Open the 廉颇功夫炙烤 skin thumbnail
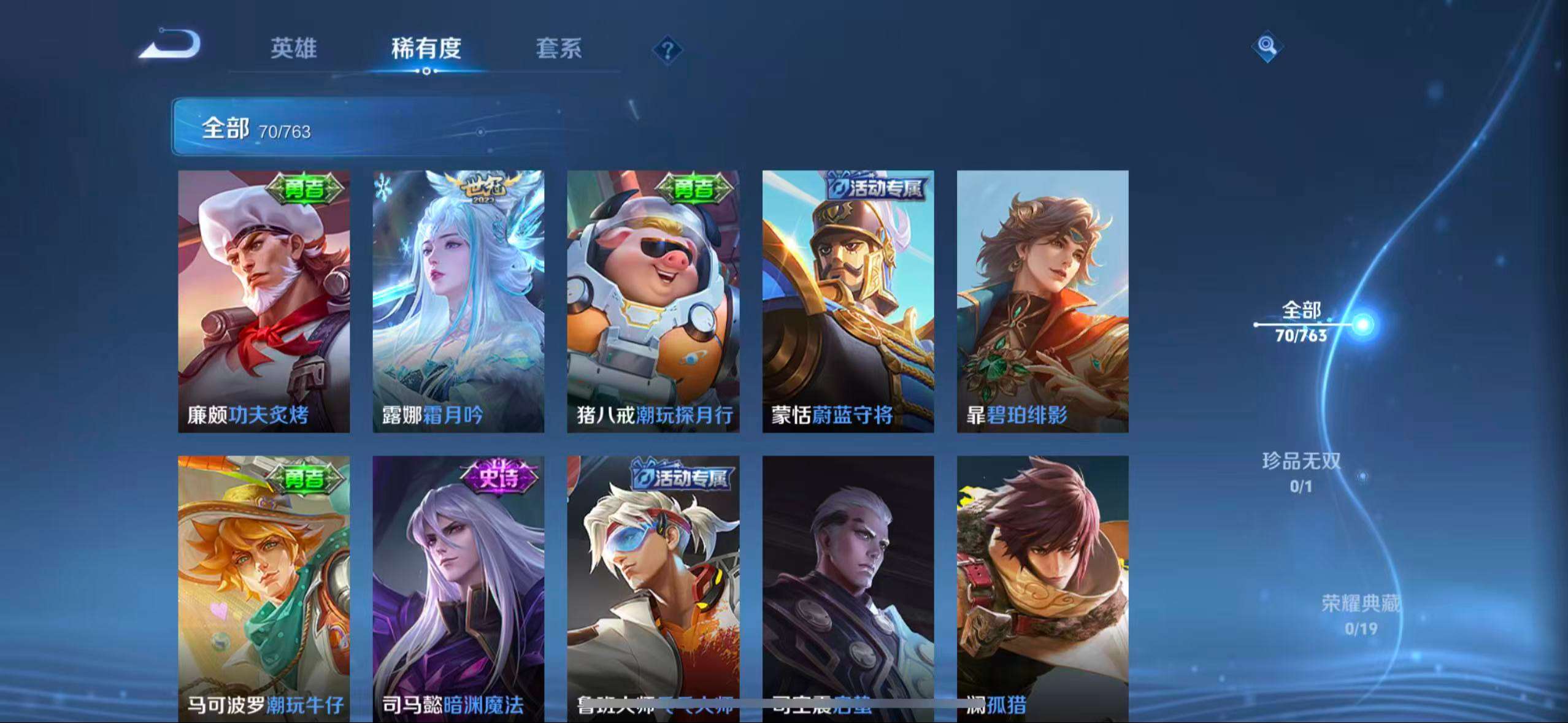The height and width of the screenshot is (723, 1568). pos(264,300)
